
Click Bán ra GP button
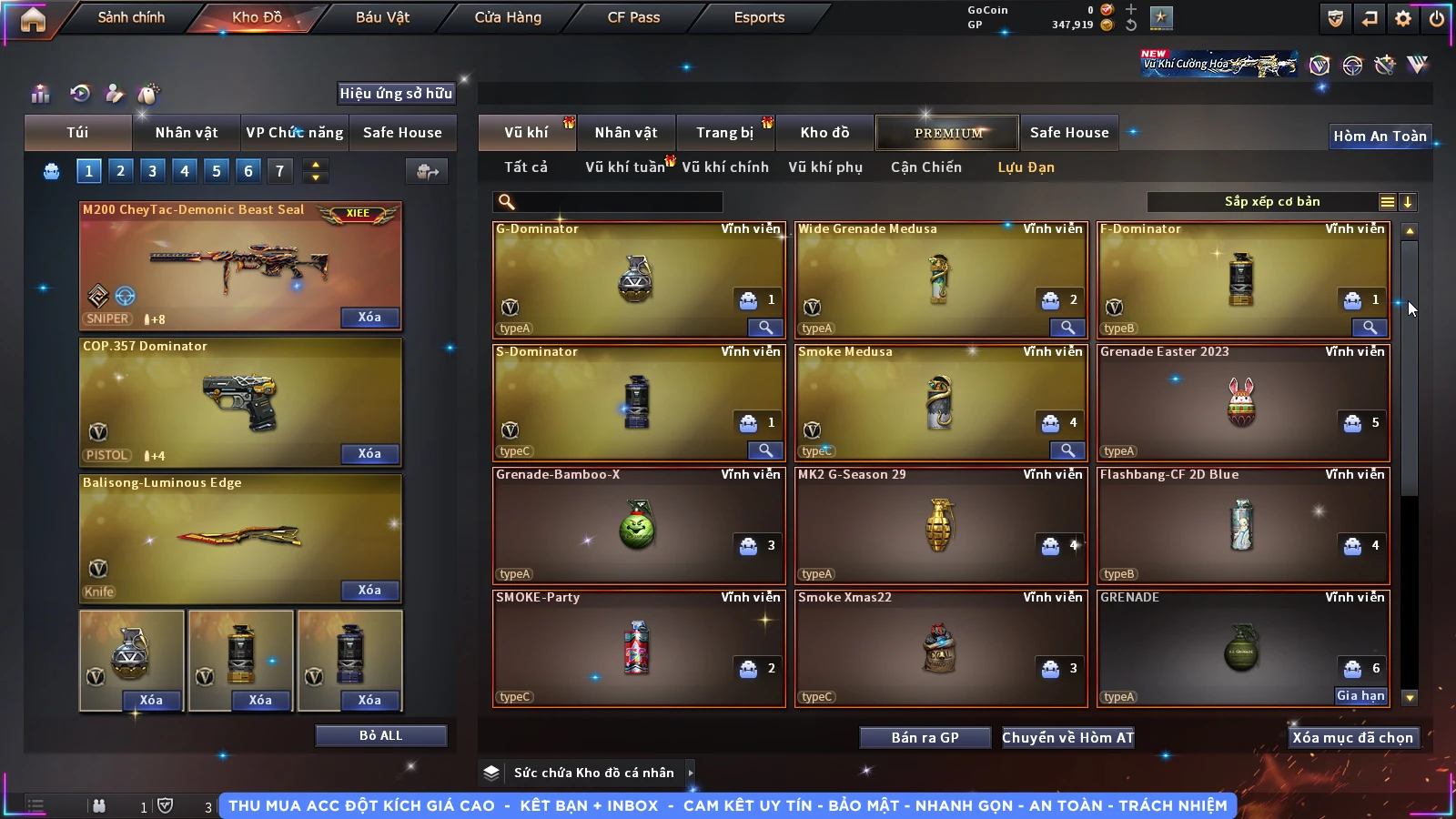click(x=925, y=737)
